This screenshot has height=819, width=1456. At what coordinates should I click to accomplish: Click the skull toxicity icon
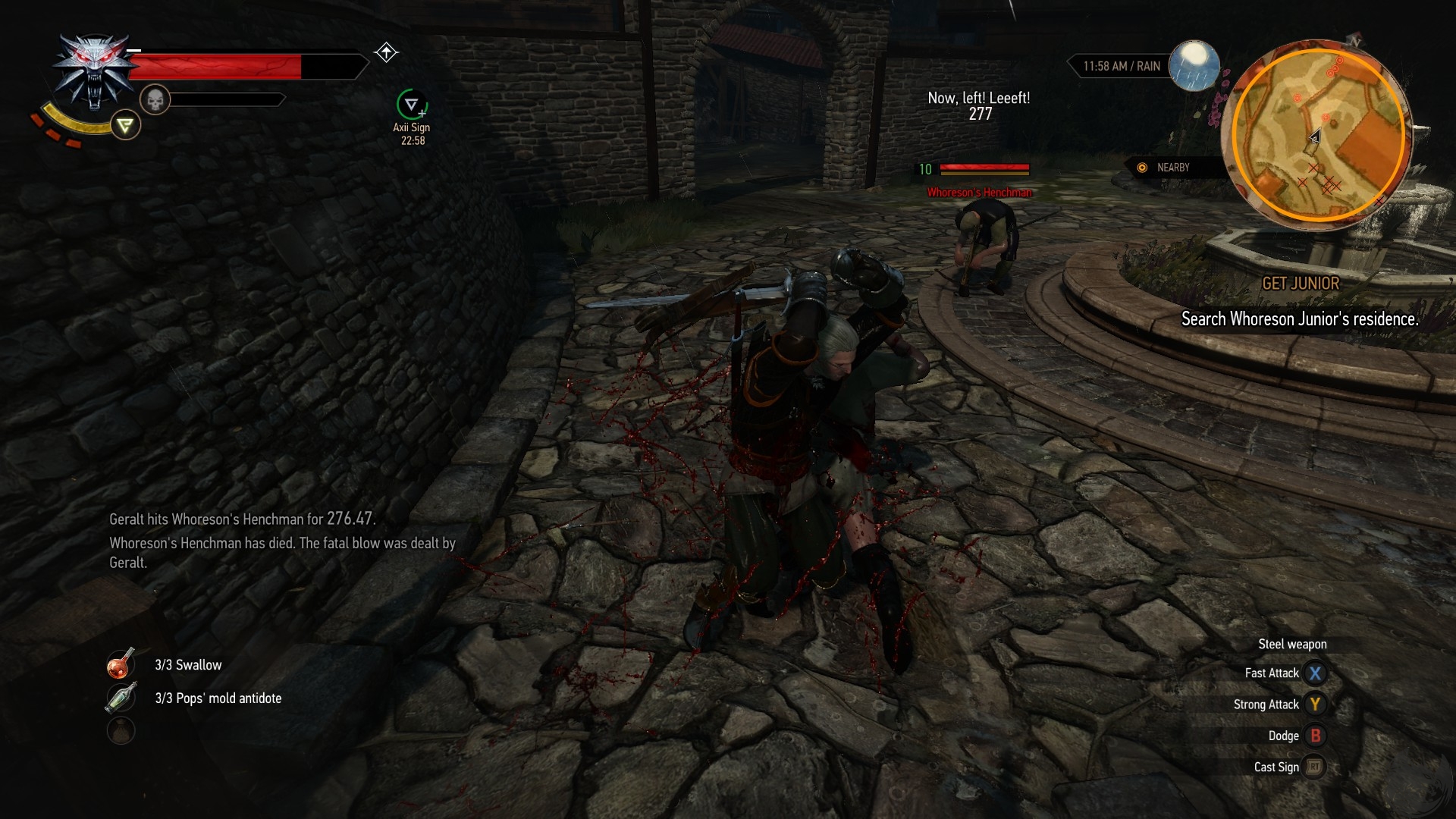tap(155, 99)
